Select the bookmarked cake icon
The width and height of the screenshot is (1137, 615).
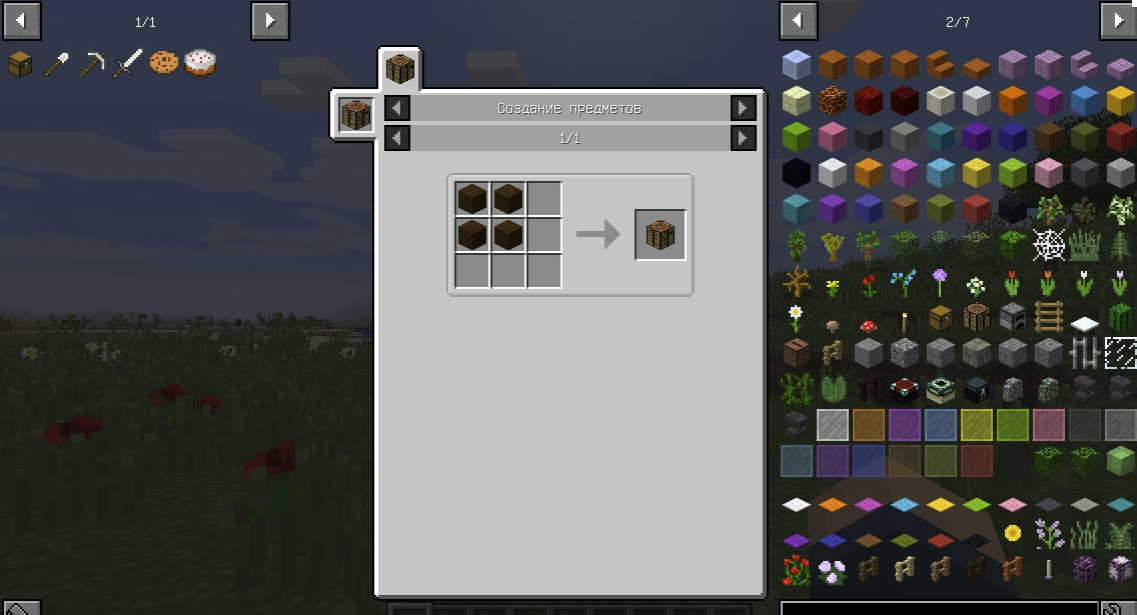pyautogui.click(x=200, y=63)
